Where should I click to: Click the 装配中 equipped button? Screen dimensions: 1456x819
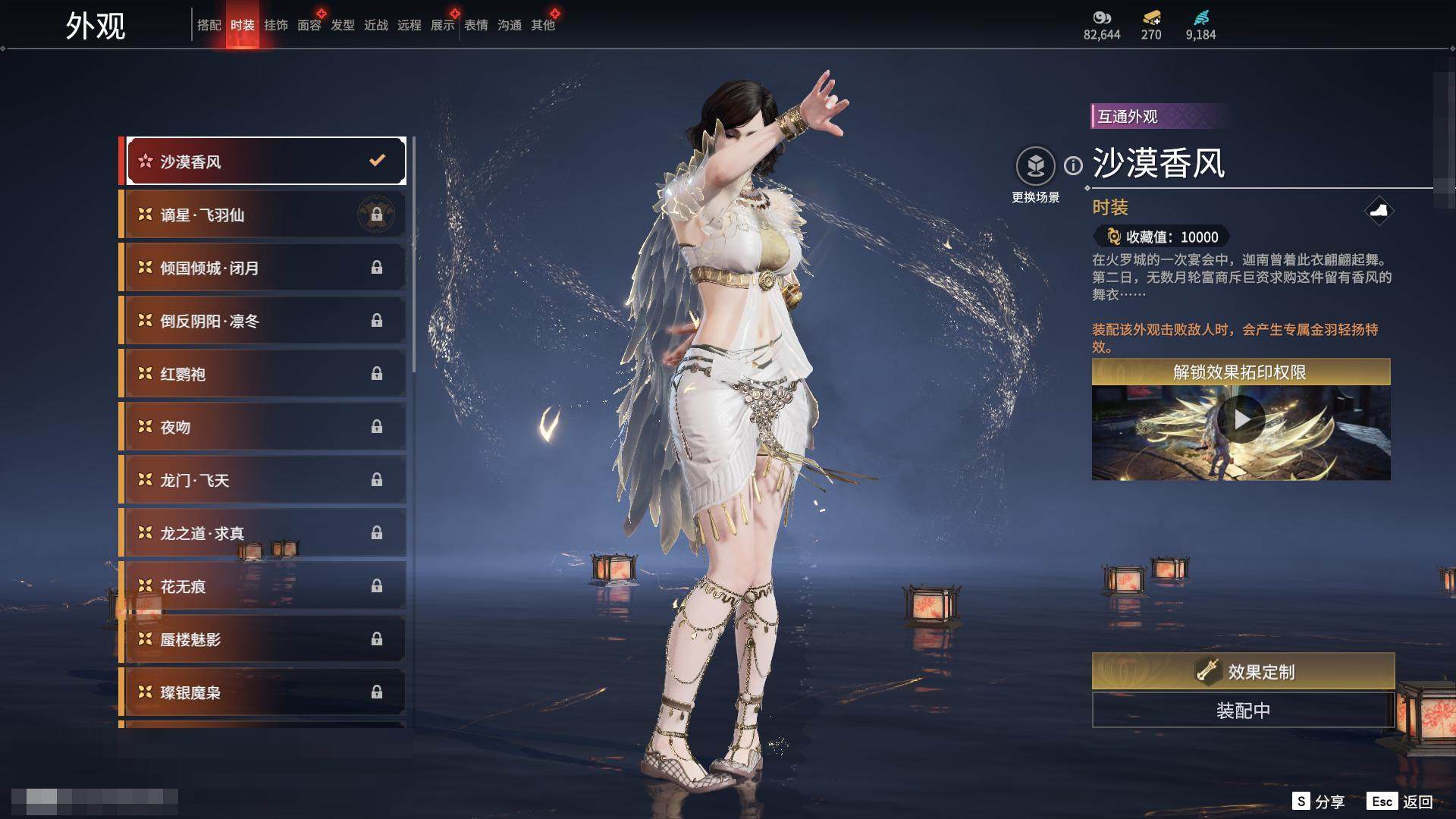[1243, 711]
